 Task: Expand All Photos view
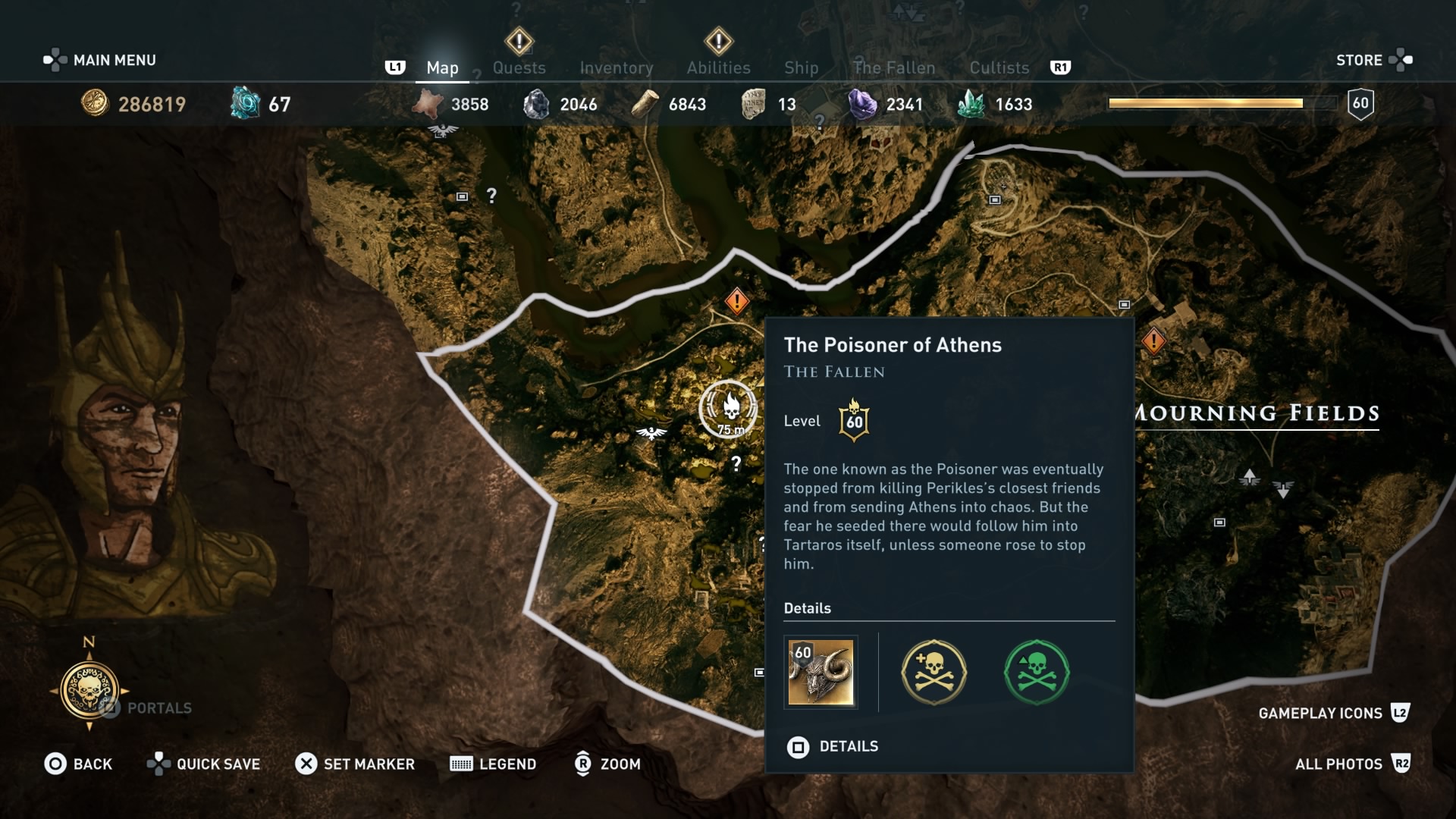coord(1339,764)
